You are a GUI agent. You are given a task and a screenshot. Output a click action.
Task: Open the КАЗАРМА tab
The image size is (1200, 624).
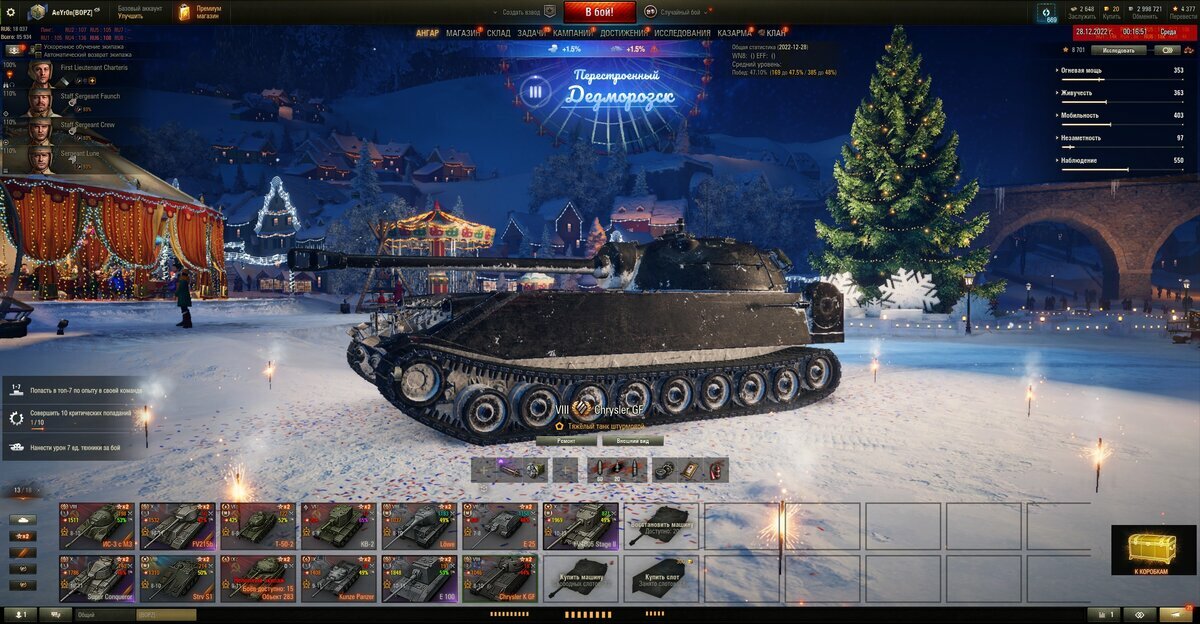coord(735,33)
